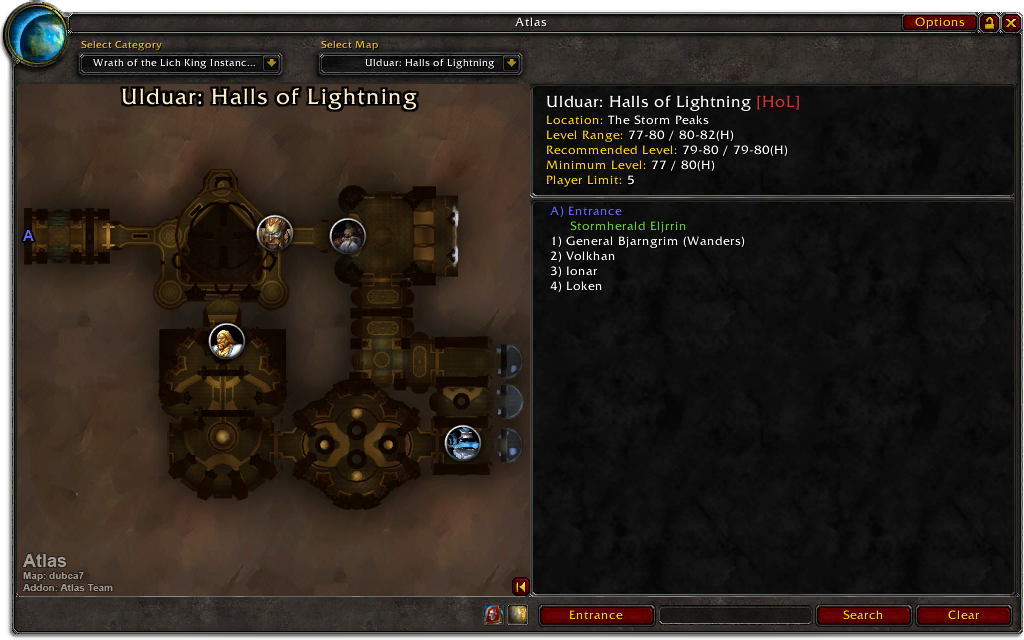Open the Select Category dropdown
This screenshot has height=640, width=1024.
(270, 63)
